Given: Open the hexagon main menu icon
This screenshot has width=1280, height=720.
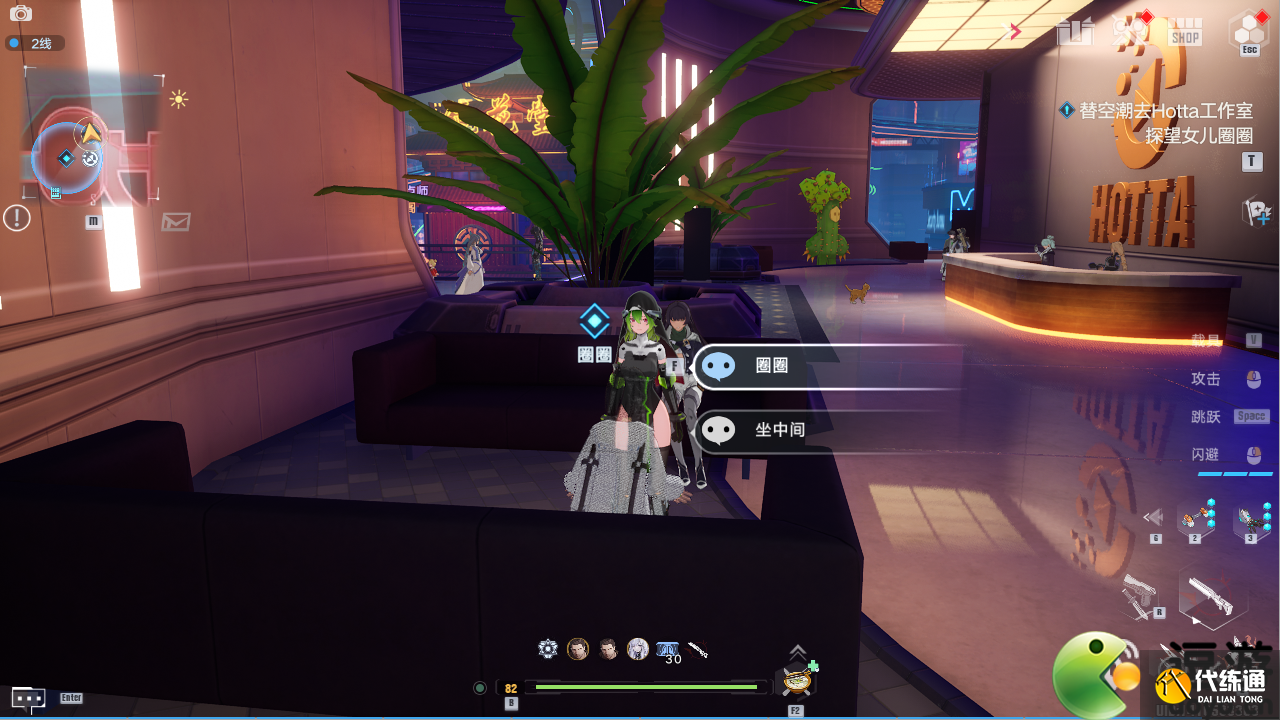Looking at the screenshot, I should coord(1249,31).
